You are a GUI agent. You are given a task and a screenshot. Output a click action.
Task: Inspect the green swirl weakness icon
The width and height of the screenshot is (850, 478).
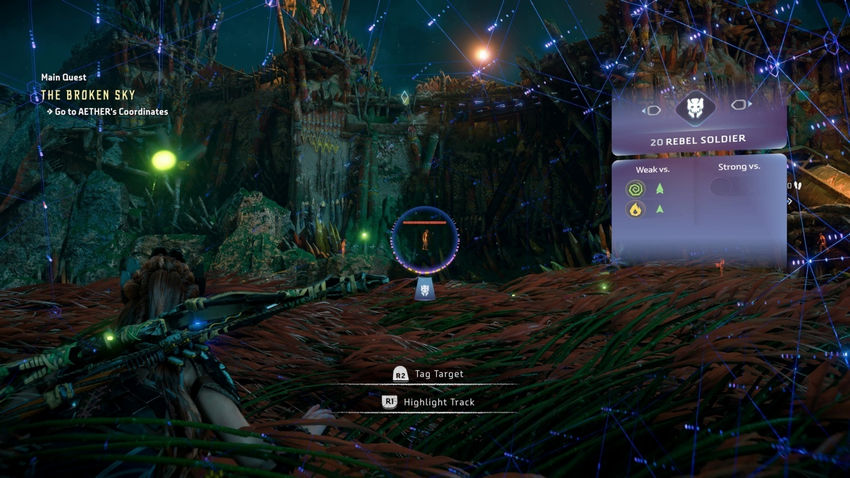[x=633, y=188]
